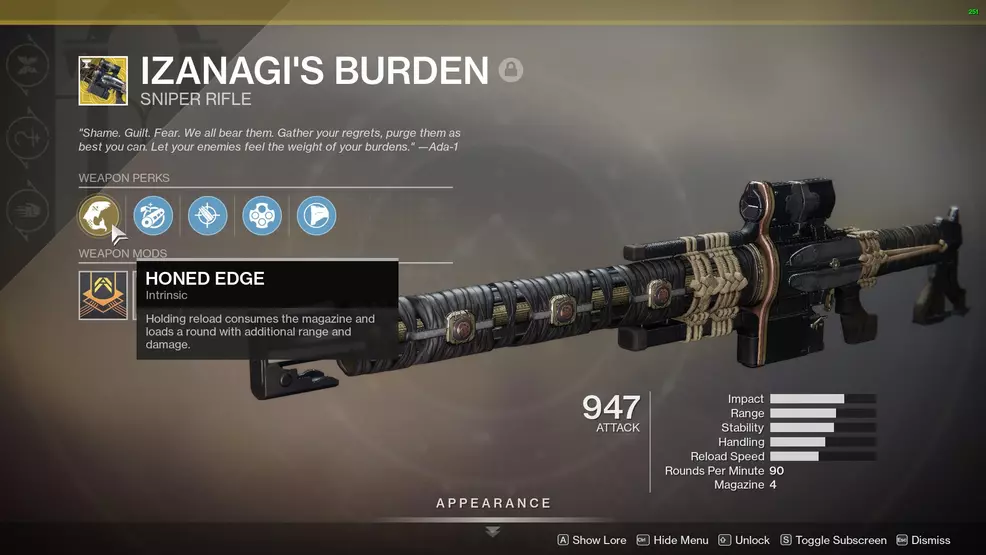Inspect the rifle stock perk icon
Screen dimensions: 986x555
coord(316,215)
